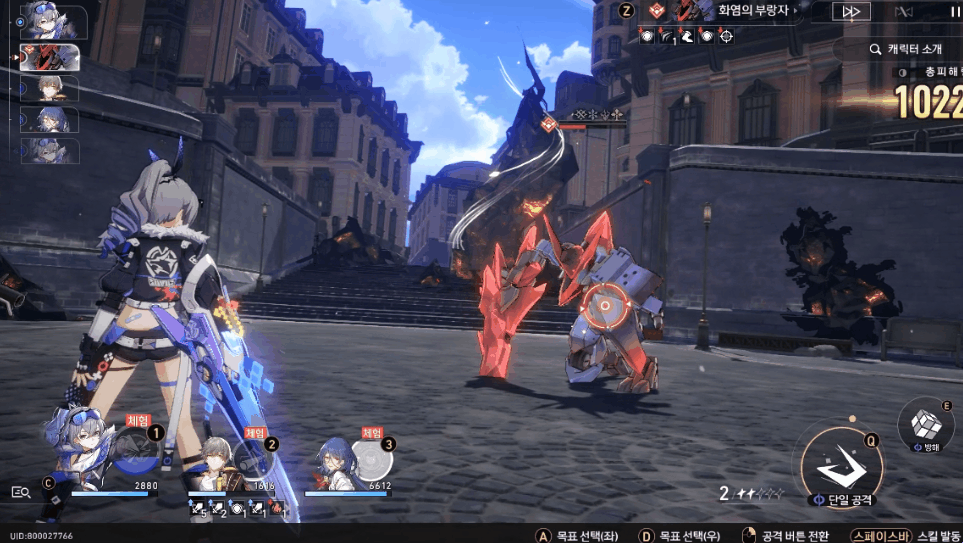Select the blue-haired character's turn-order card
Image resolution: width=963 pixels, height=543 pixels.
[x=50, y=120]
